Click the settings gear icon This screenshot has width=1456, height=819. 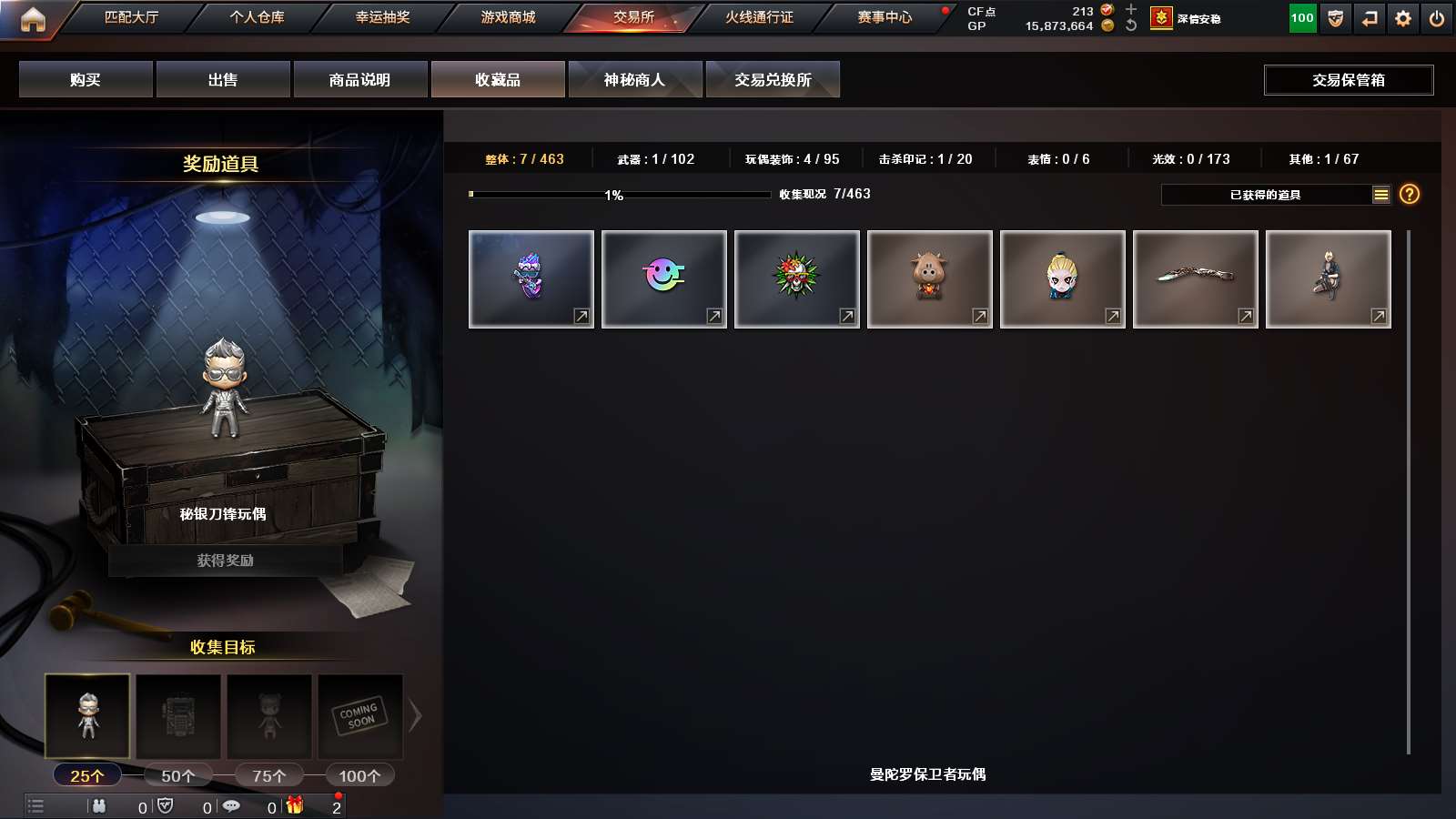click(1402, 16)
